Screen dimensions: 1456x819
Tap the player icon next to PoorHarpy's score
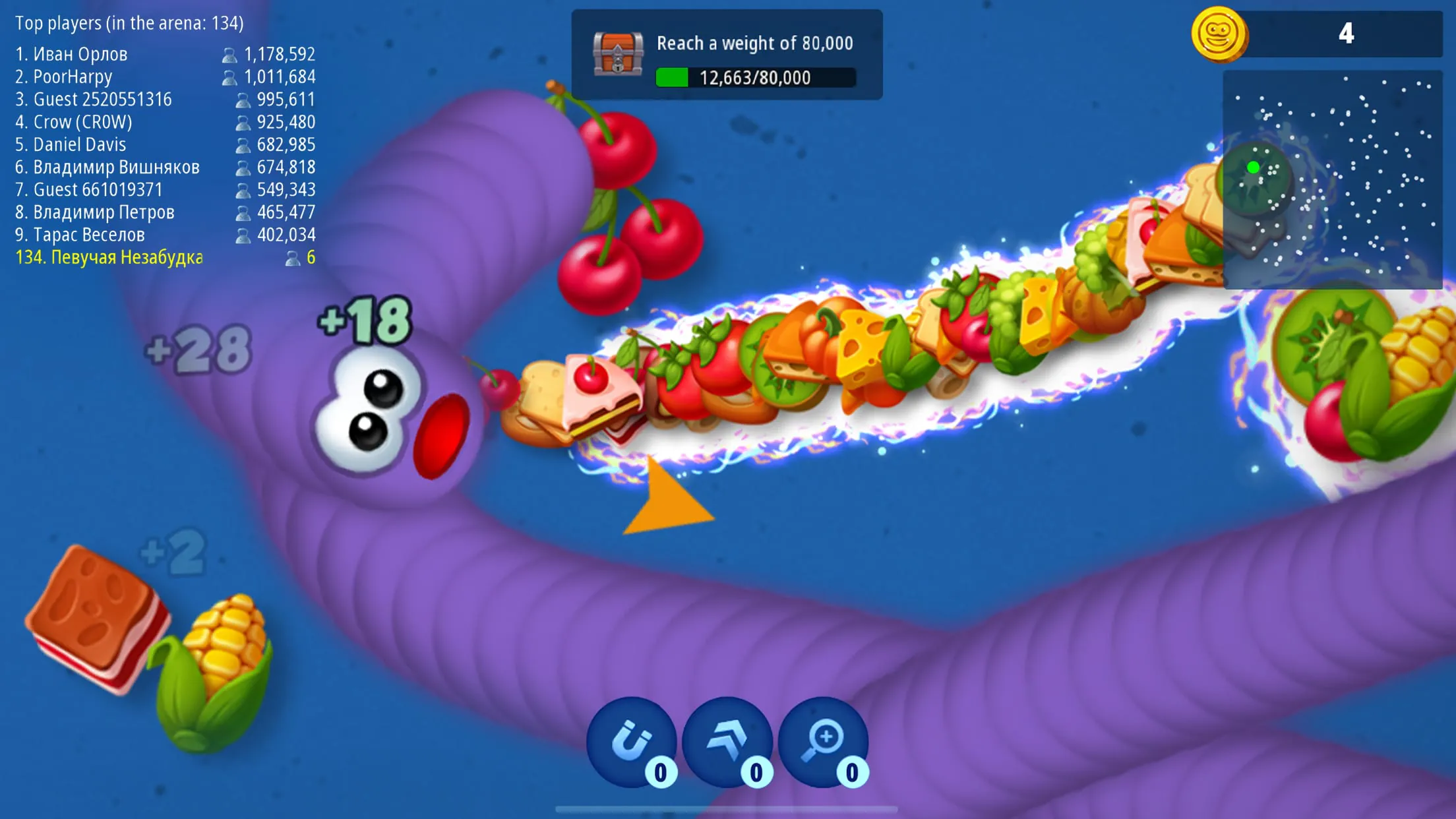coord(231,76)
